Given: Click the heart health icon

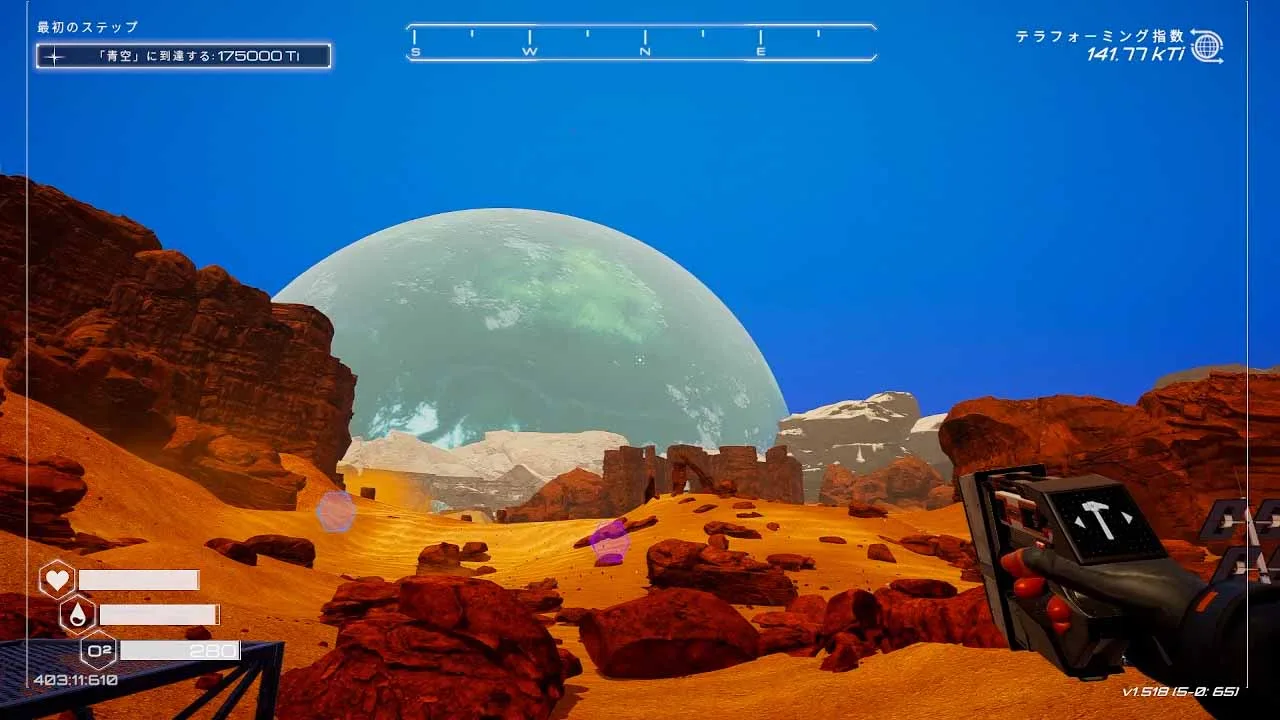Looking at the screenshot, I should click(x=57, y=580).
